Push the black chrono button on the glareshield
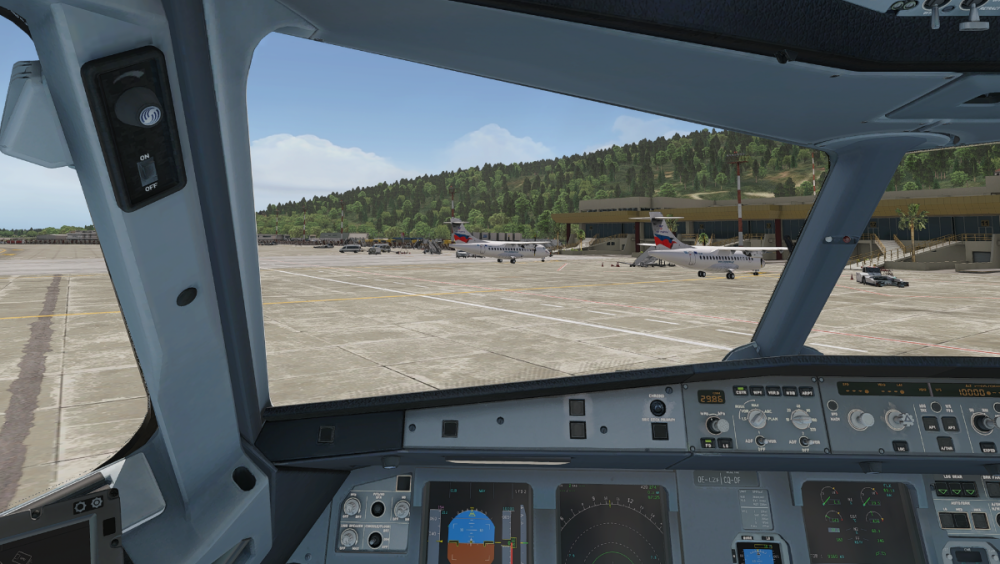This screenshot has height=564, width=1000. pos(657,407)
